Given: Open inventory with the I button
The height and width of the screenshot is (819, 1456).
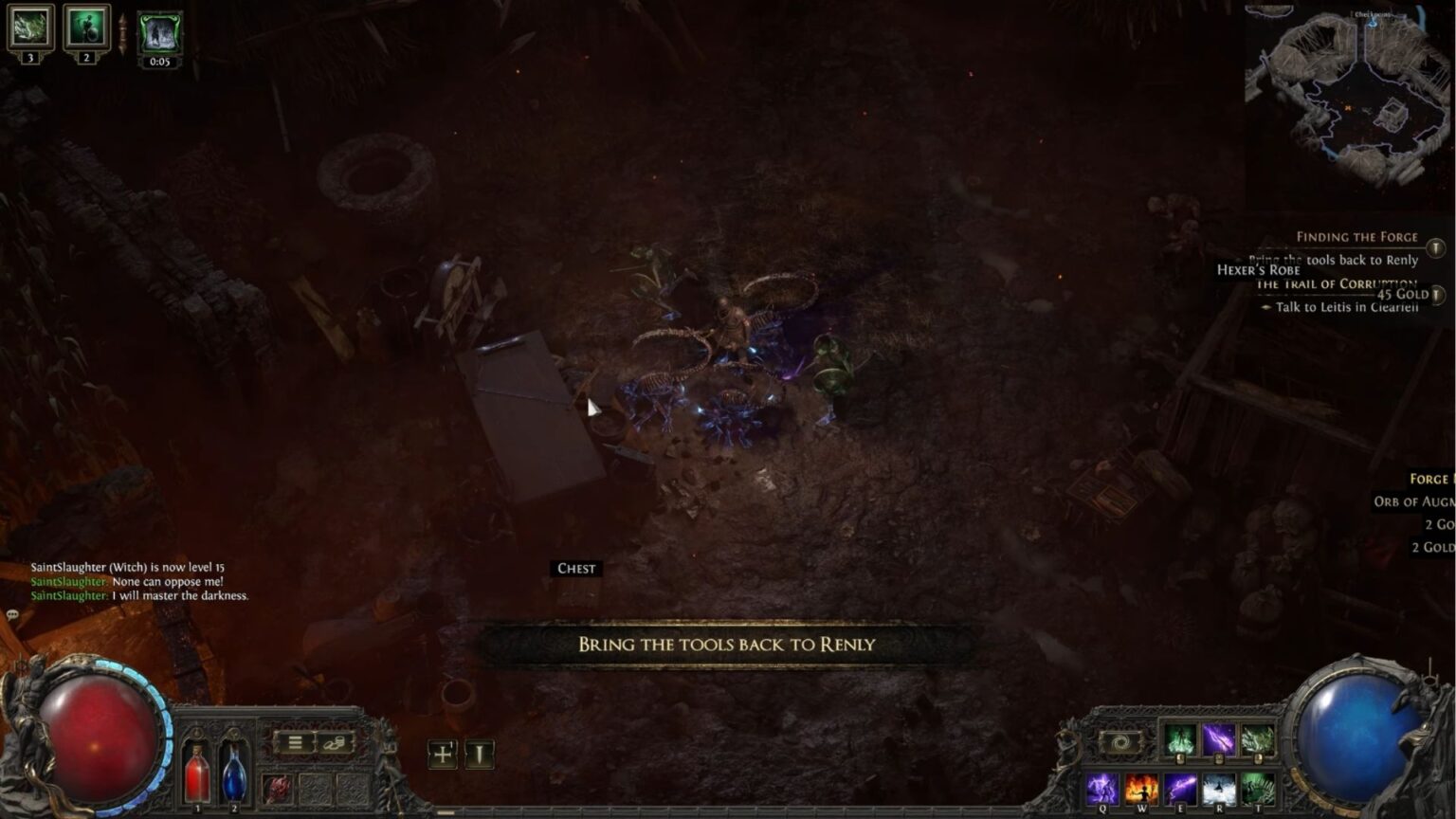Looking at the screenshot, I should tap(479, 755).
